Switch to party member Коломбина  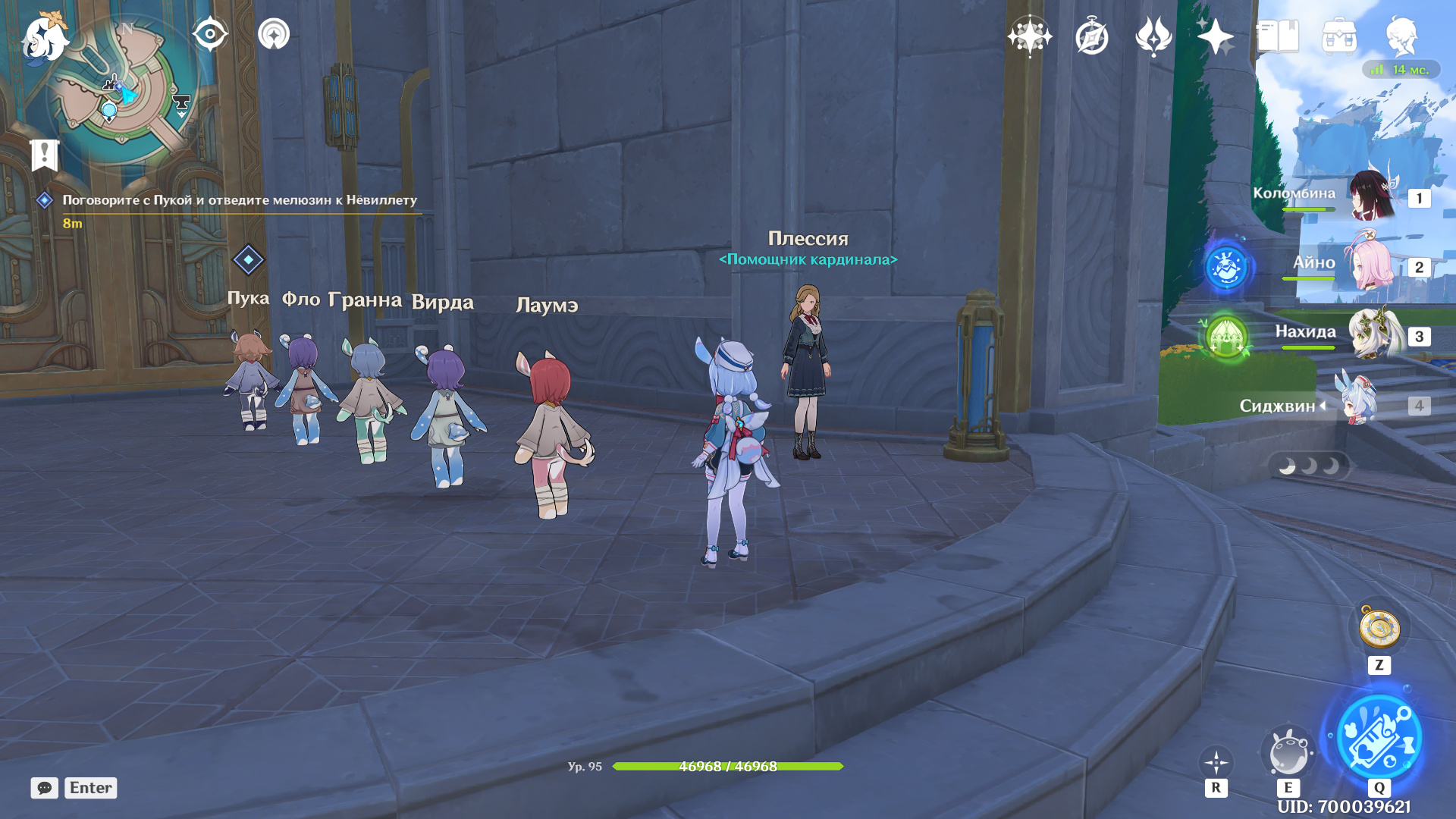(1373, 196)
